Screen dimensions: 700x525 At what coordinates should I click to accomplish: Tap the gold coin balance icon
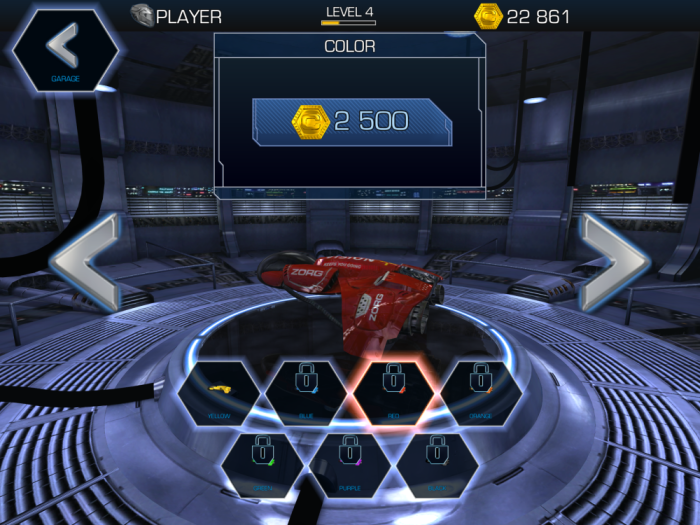coord(487,16)
